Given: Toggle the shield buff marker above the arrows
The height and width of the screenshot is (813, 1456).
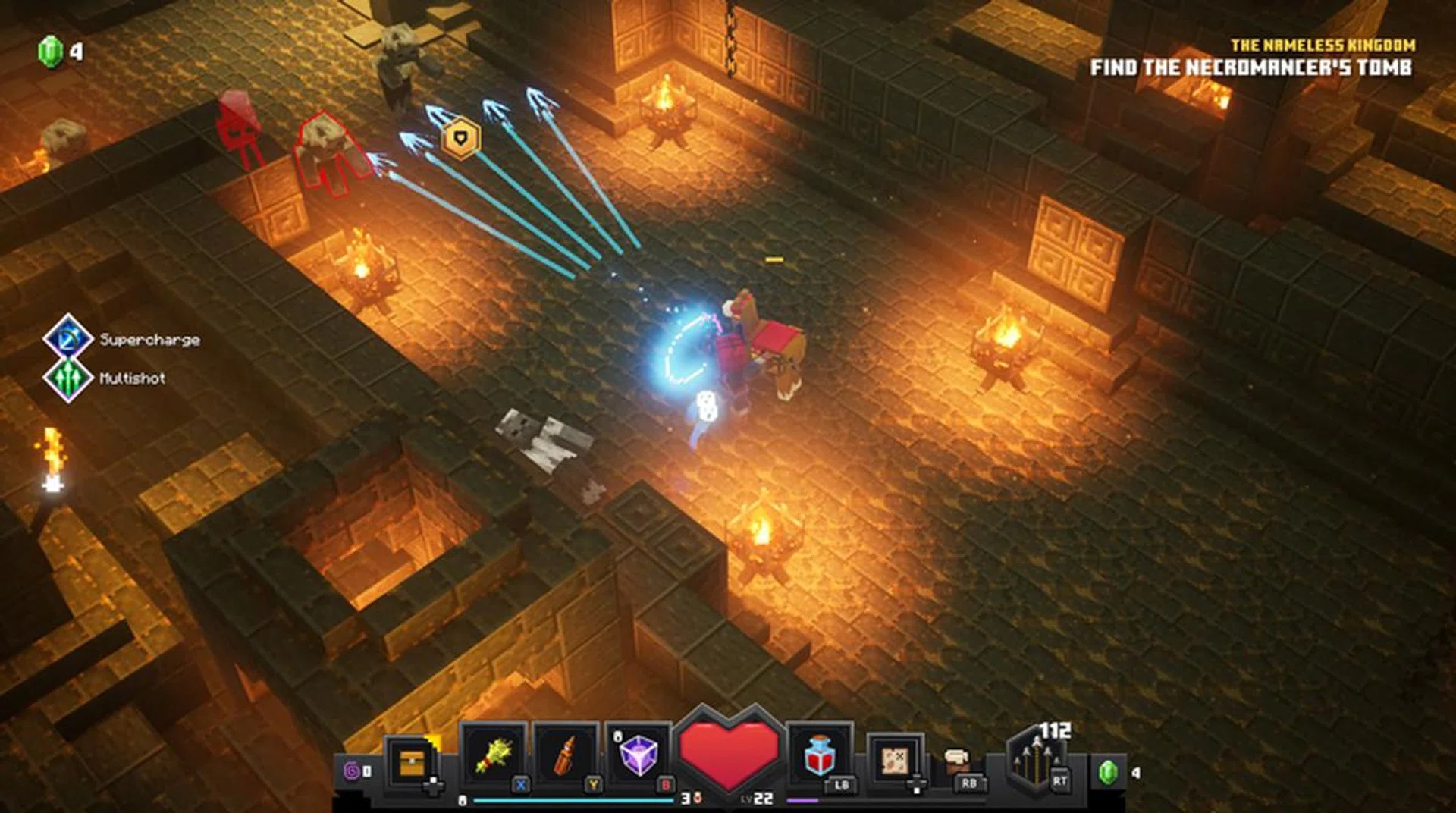Looking at the screenshot, I should 461,137.
